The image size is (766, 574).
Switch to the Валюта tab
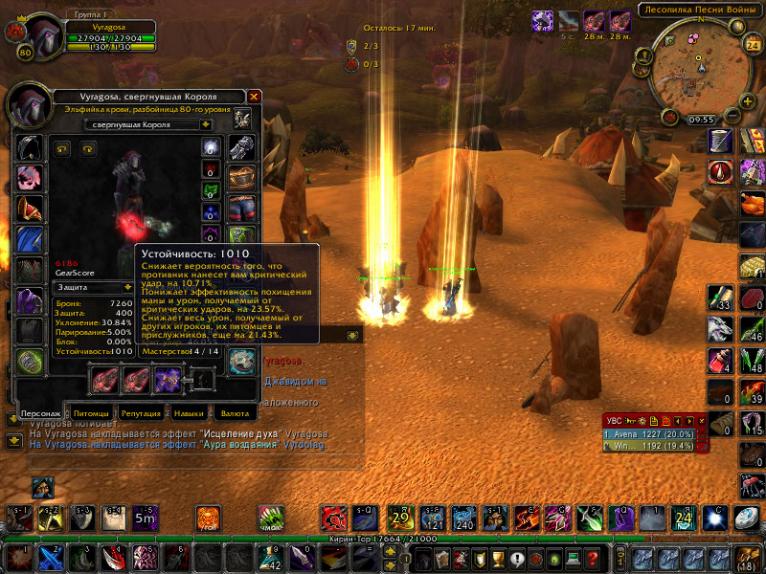click(x=235, y=413)
